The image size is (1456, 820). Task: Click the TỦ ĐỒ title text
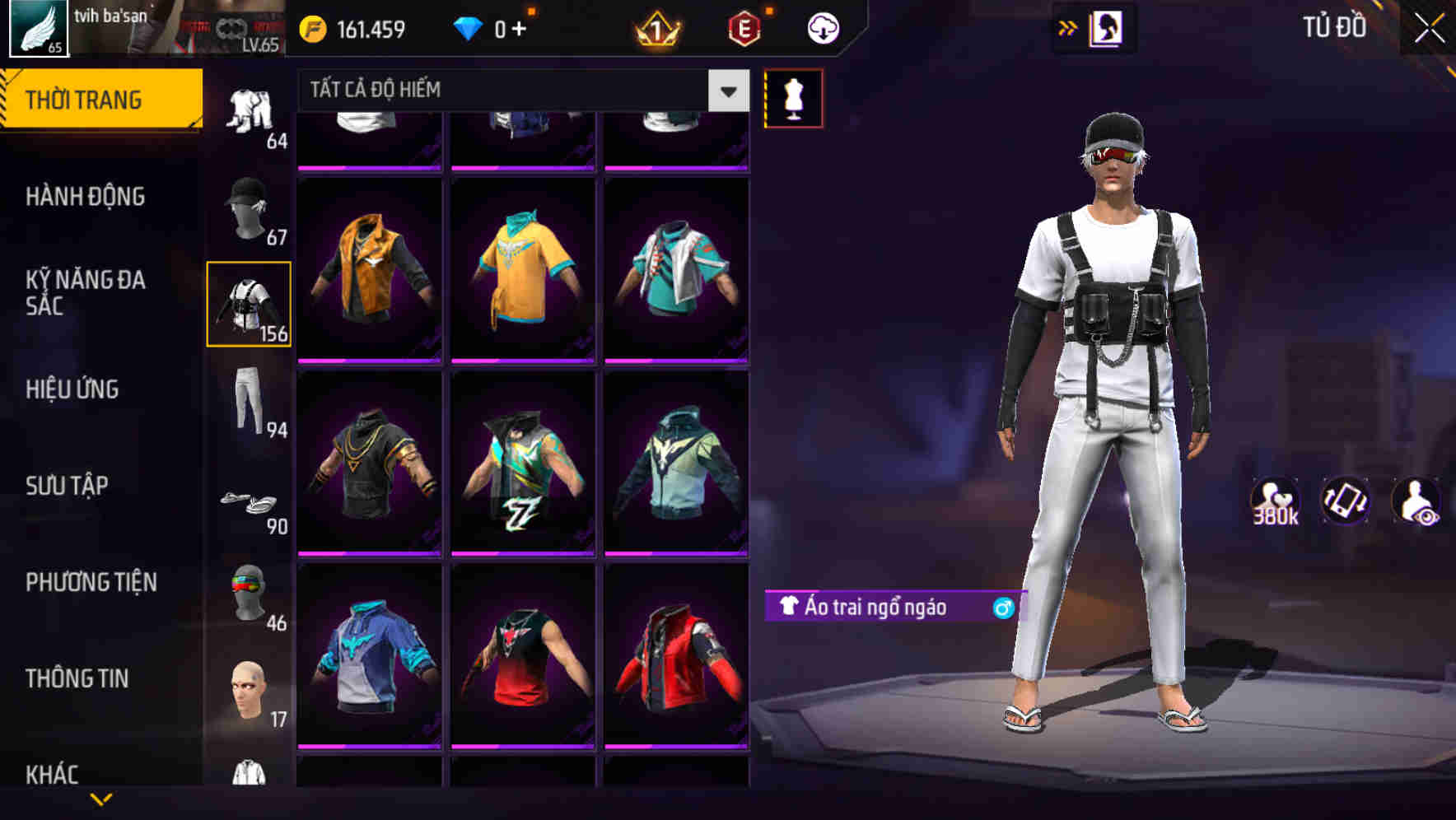pyautogui.click(x=1333, y=26)
